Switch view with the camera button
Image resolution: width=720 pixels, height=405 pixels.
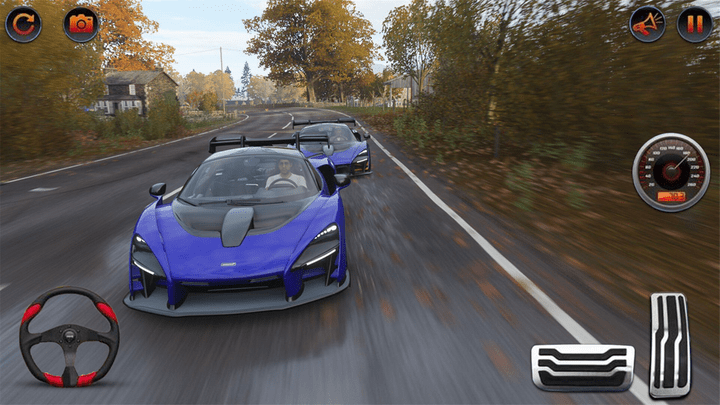[x=81, y=24]
